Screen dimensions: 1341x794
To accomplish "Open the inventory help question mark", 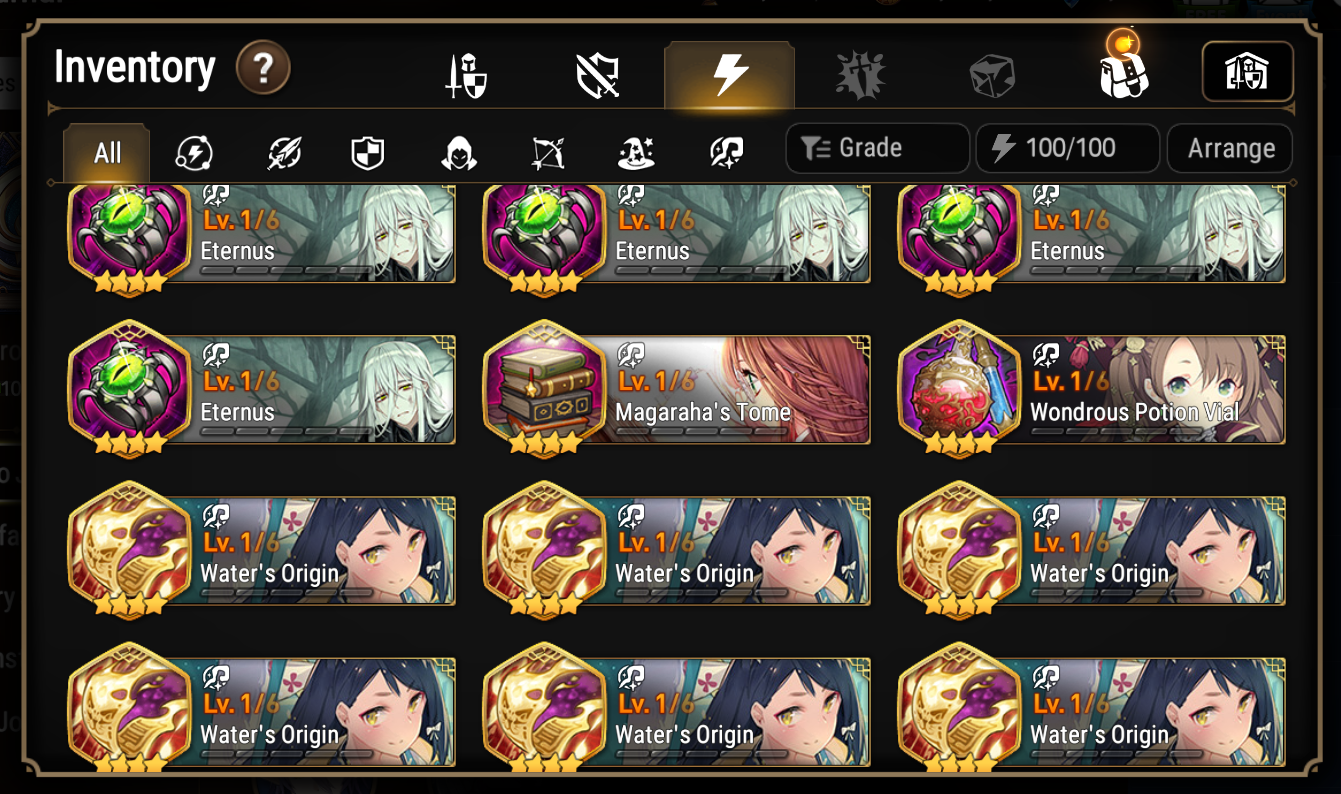I will coord(263,68).
